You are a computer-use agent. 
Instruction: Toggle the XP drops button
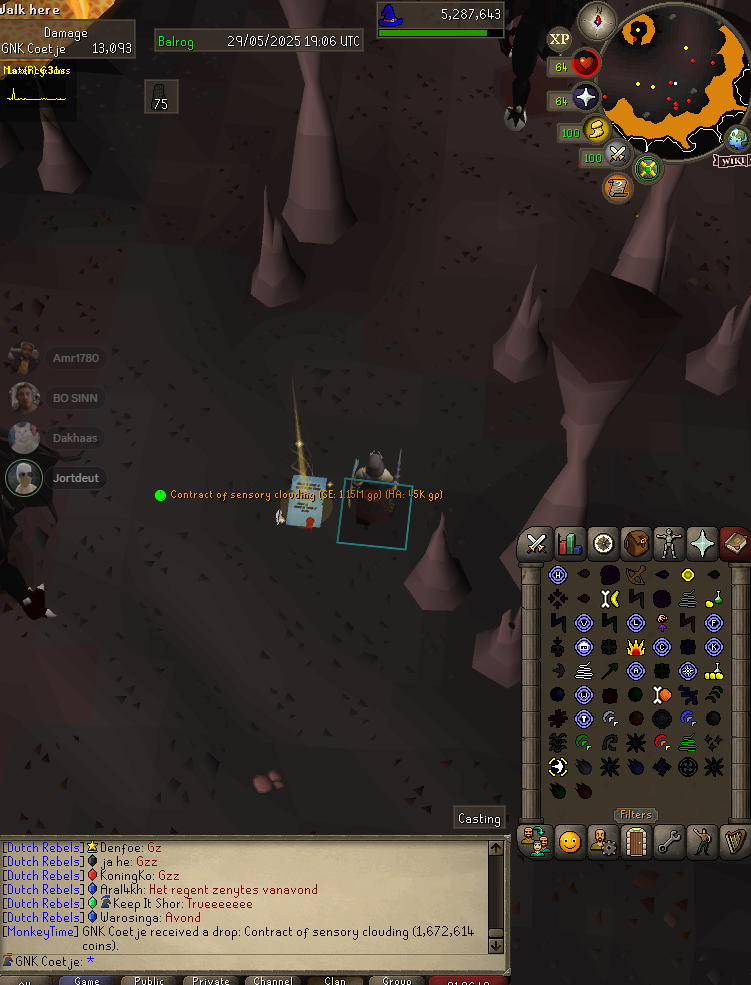point(559,40)
